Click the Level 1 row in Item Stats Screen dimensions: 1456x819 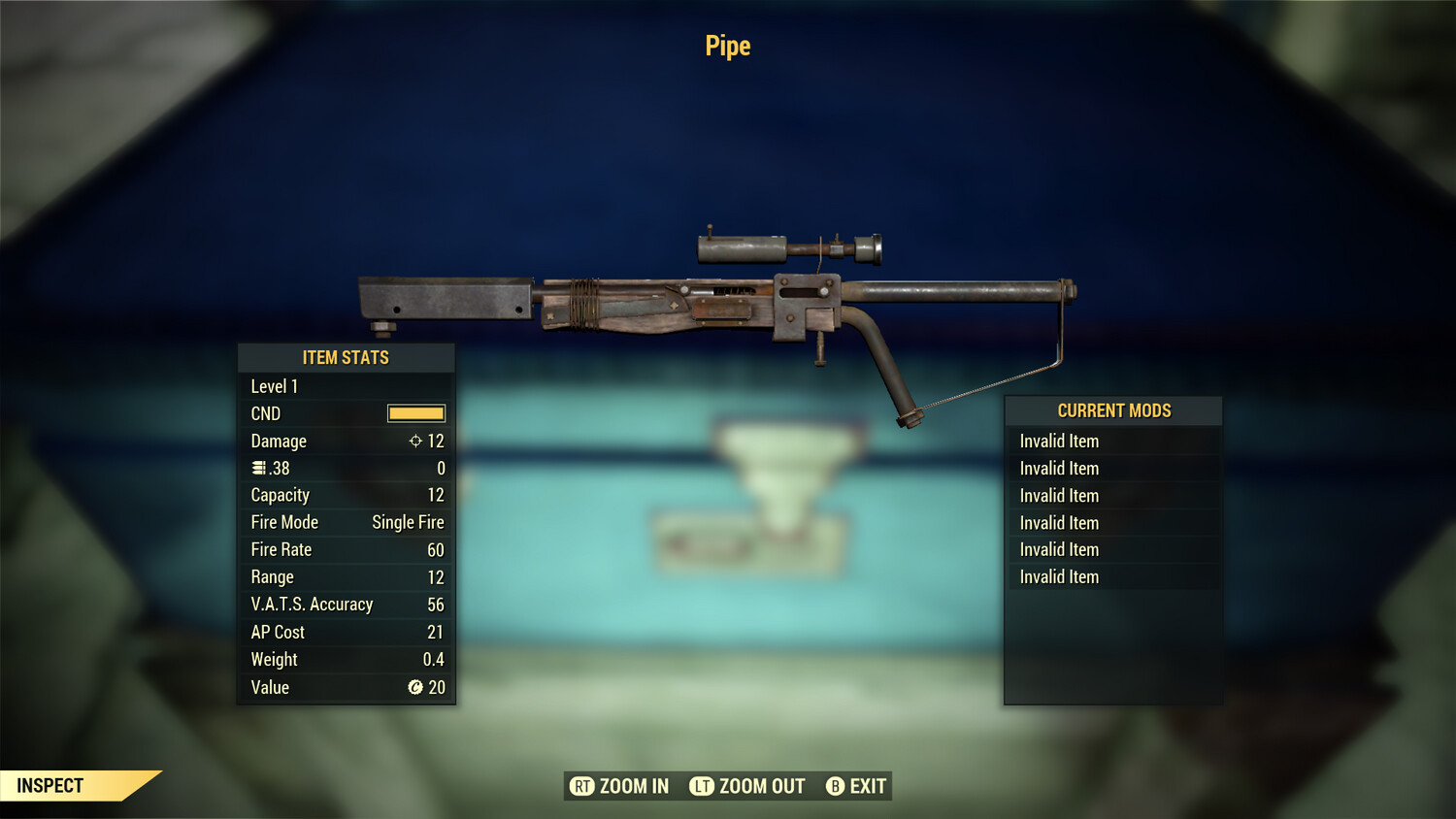coord(345,386)
